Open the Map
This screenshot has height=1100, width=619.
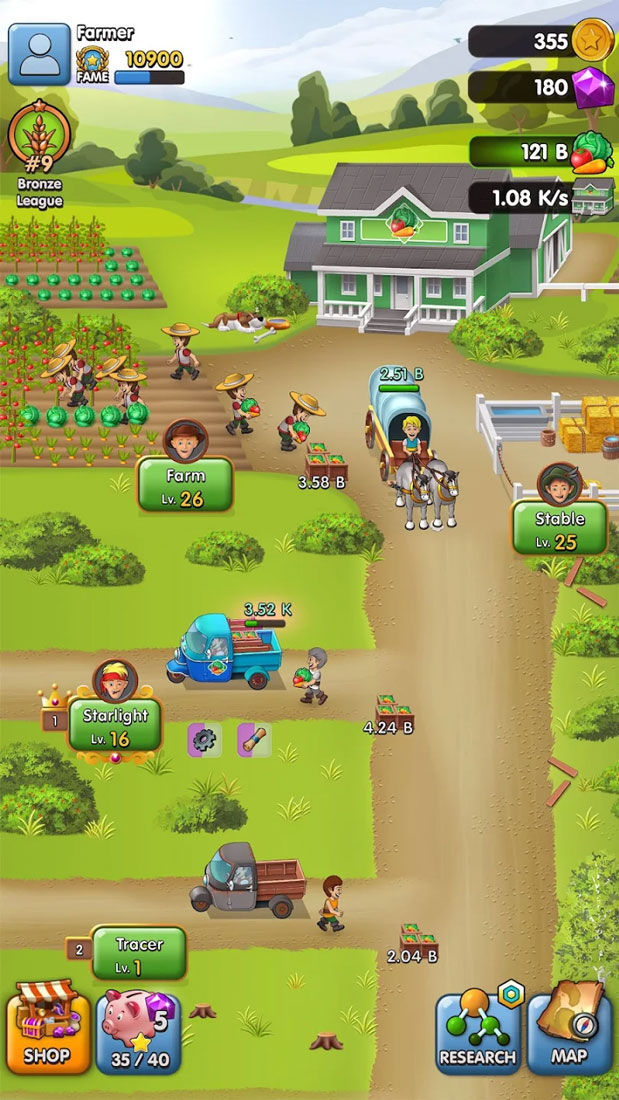pos(569,1032)
